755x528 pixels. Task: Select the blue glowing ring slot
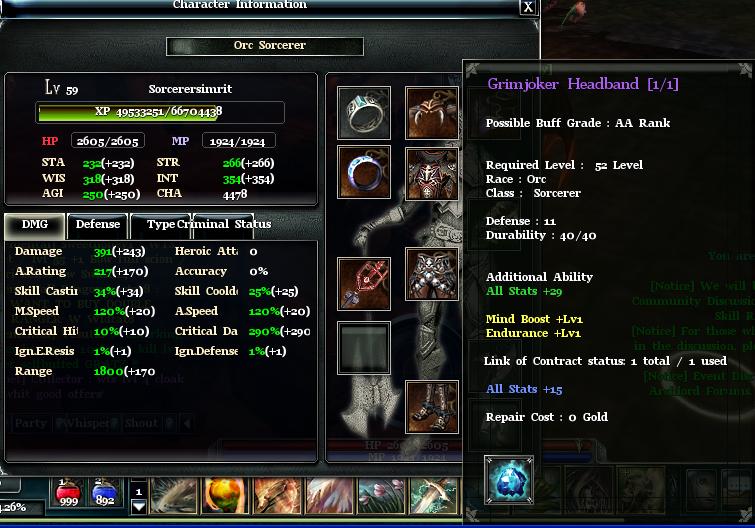point(363,172)
